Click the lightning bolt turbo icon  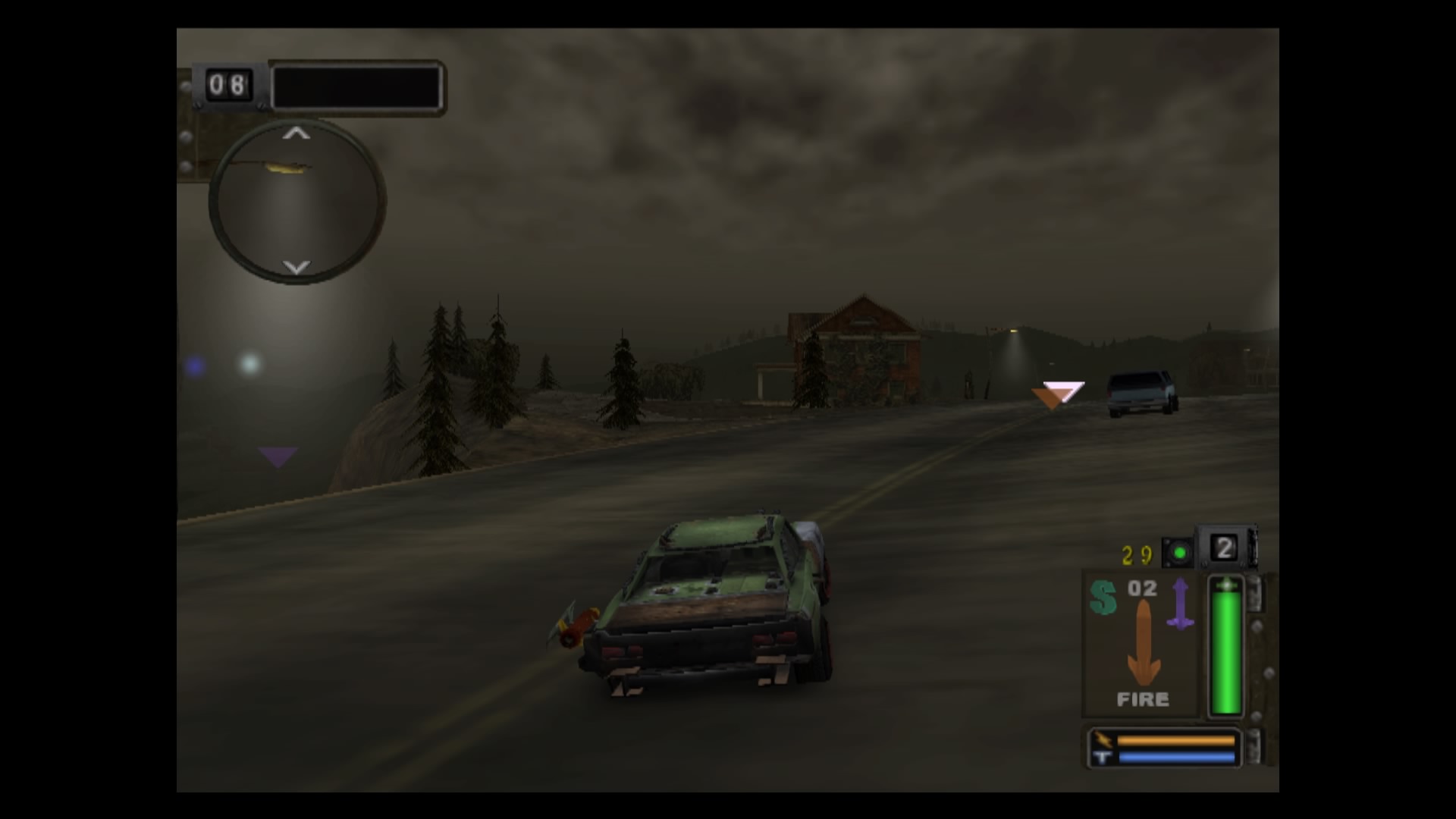[x=1103, y=738]
